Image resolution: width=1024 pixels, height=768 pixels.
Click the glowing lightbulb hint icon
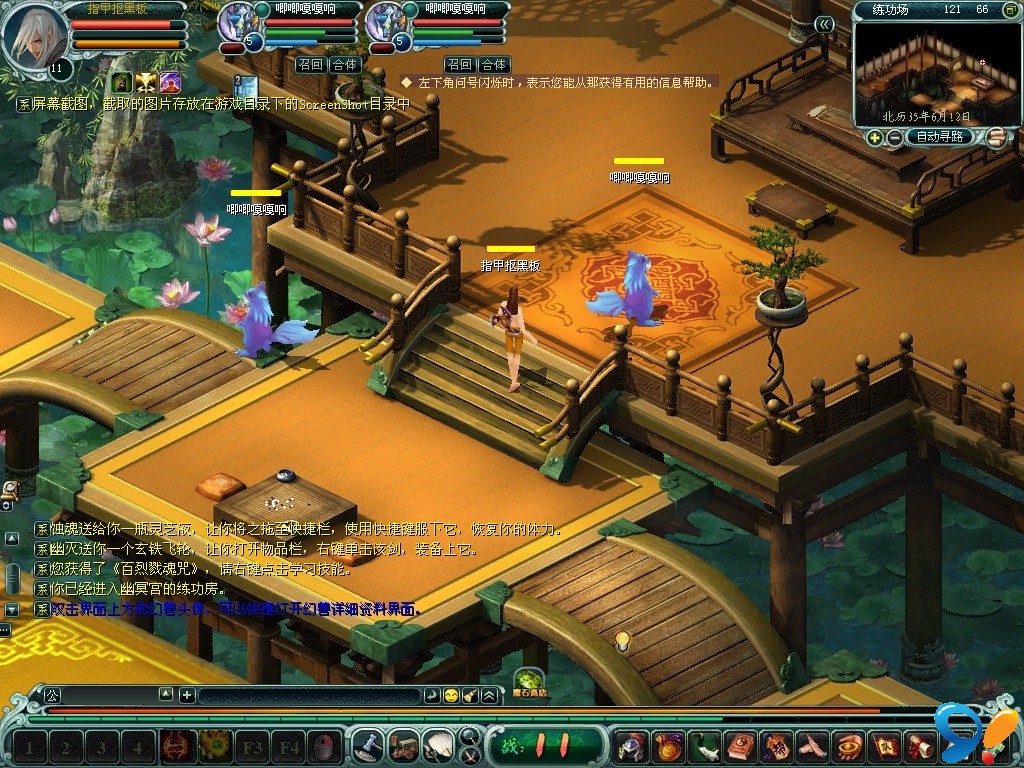(622, 641)
